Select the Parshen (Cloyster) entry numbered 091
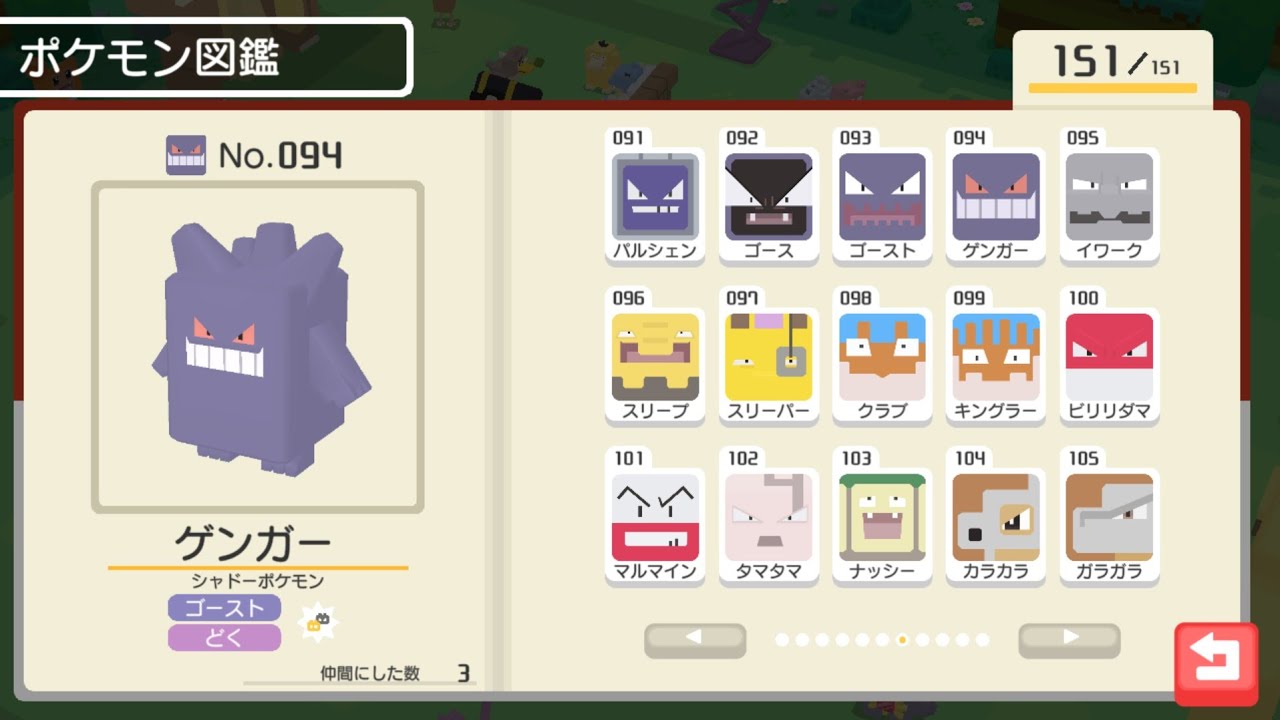1280x720 pixels. pyautogui.click(x=655, y=195)
